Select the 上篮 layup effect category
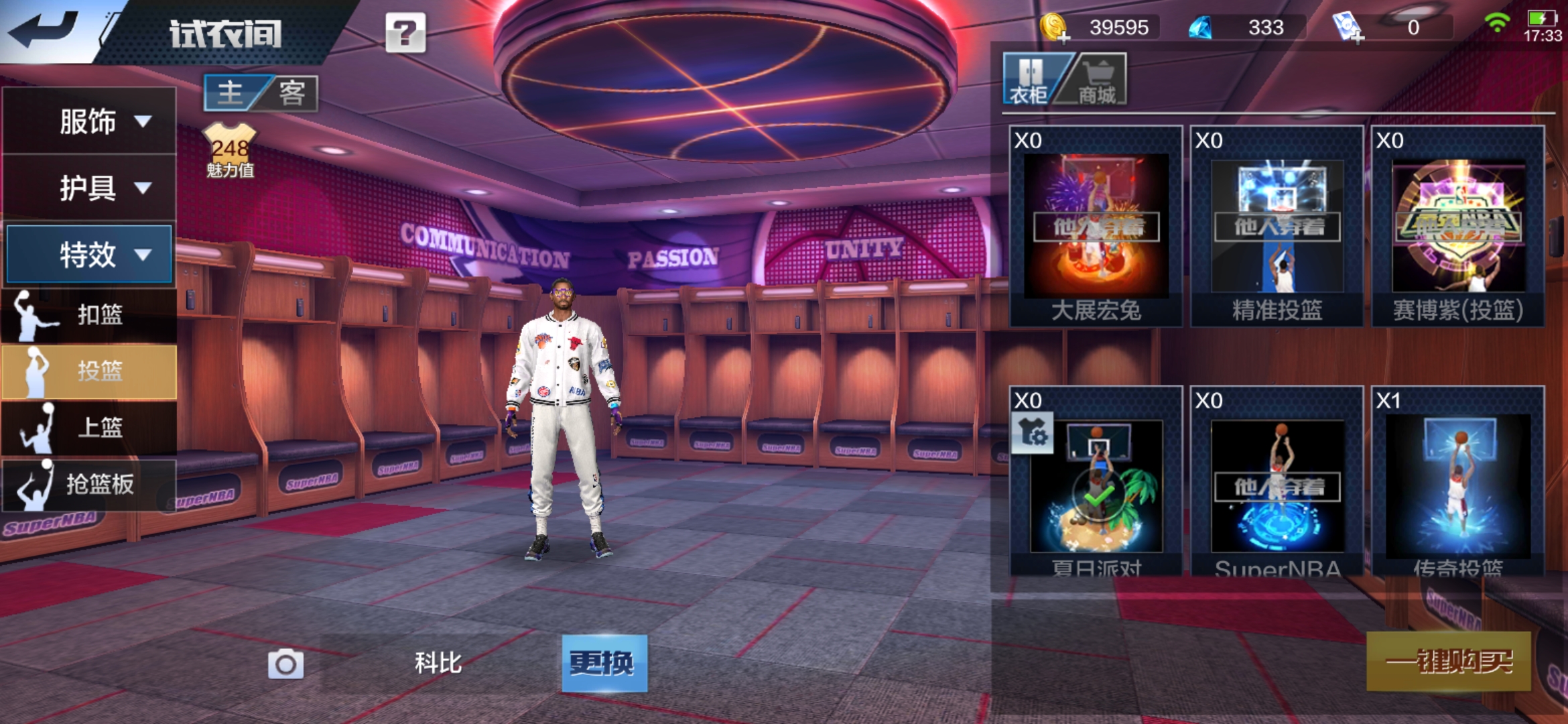 click(x=90, y=427)
